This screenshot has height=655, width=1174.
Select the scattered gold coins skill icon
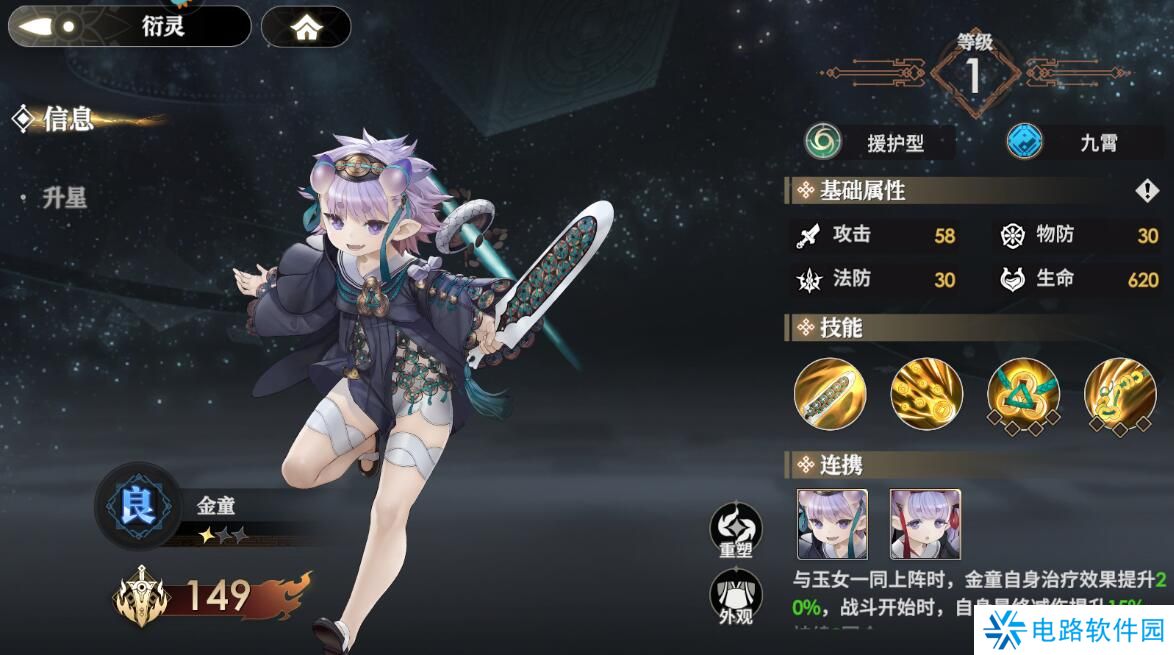[927, 394]
